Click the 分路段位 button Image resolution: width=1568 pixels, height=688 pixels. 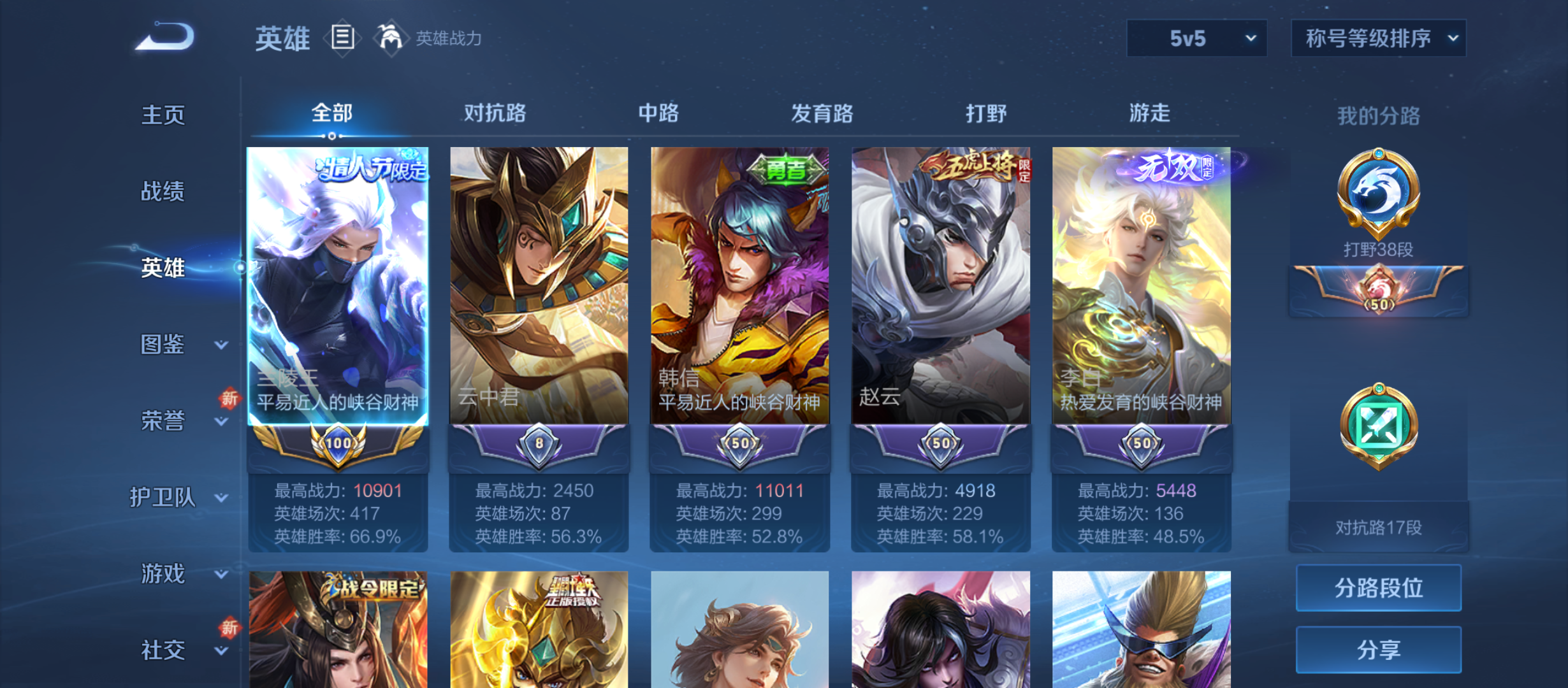coord(1379,588)
